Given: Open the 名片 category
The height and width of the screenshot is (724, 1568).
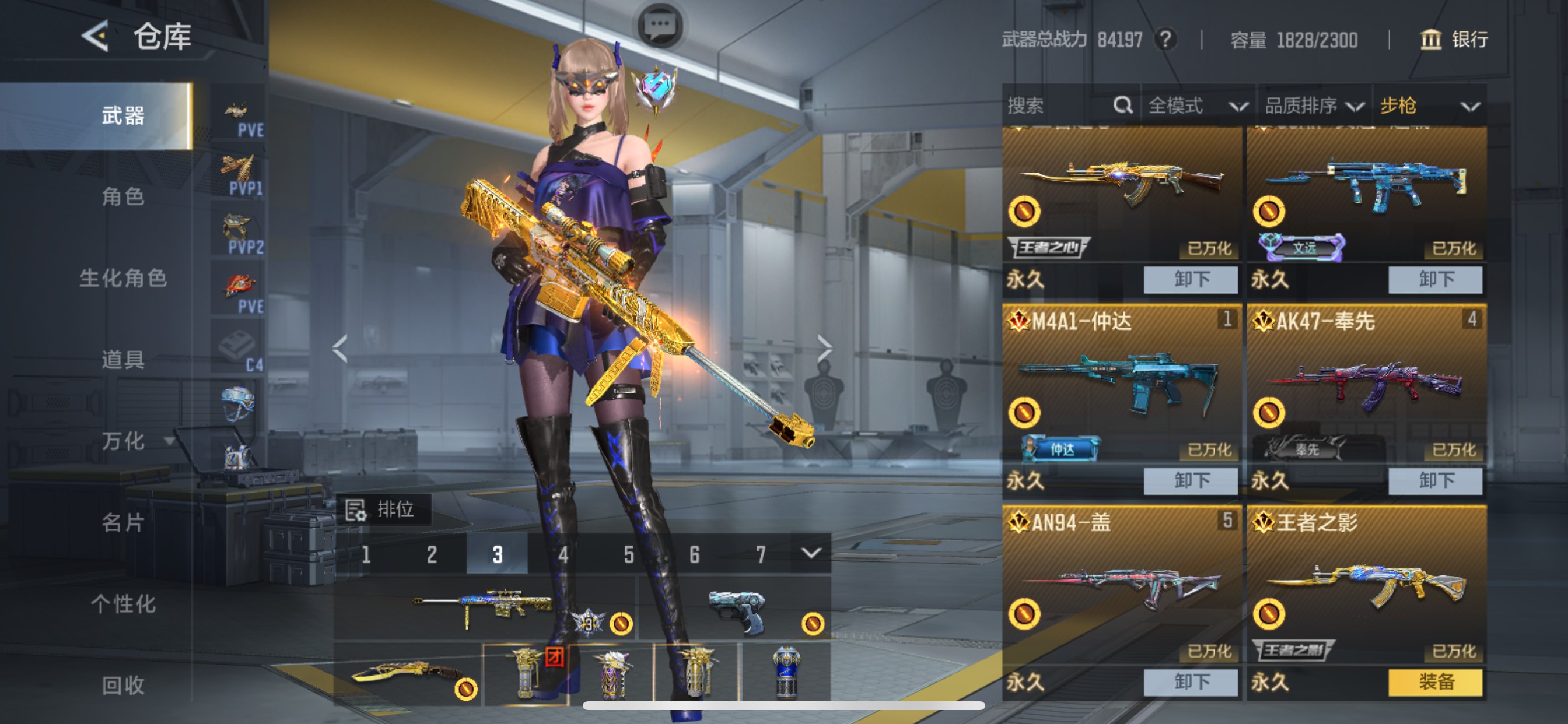Looking at the screenshot, I should point(123,523).
